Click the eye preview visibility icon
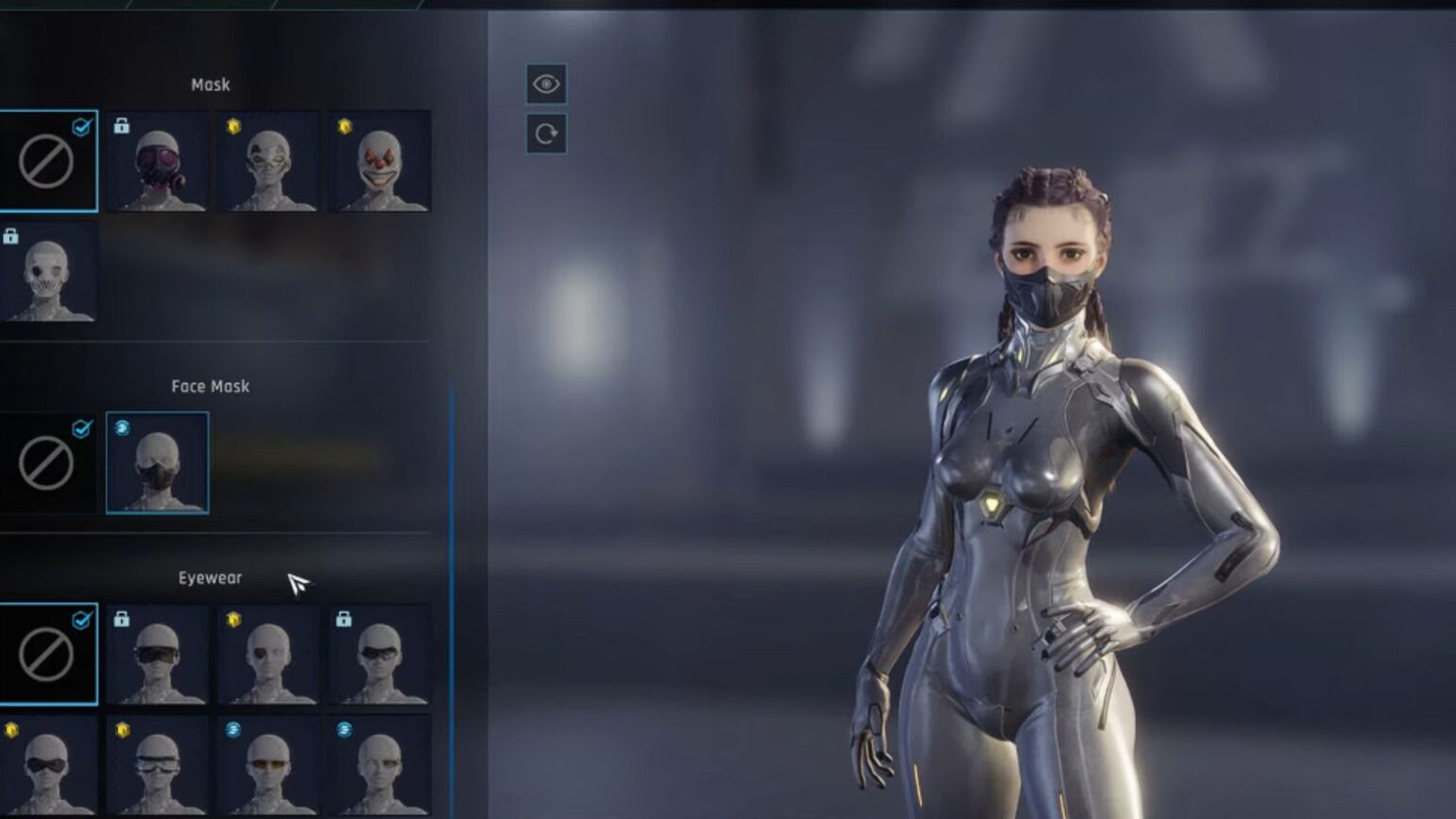The width and height of the screenshot is (1456, 819). [x=545, y=85]
